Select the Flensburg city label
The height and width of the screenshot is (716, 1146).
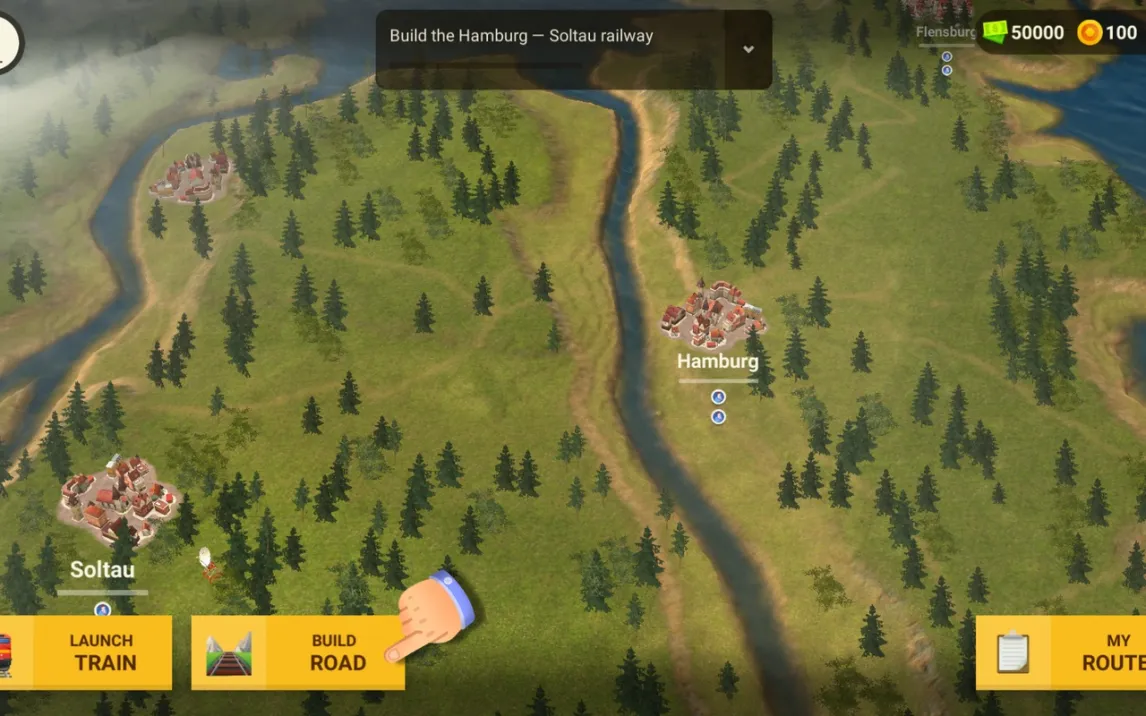click(945, 32)
